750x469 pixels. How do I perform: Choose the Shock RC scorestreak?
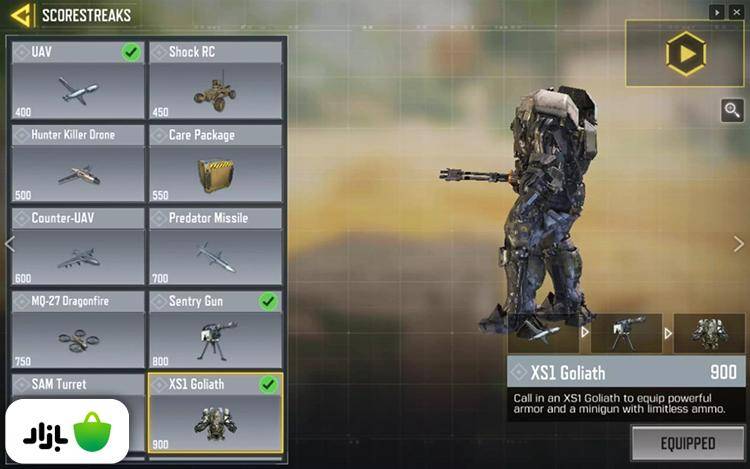point(216,80)
